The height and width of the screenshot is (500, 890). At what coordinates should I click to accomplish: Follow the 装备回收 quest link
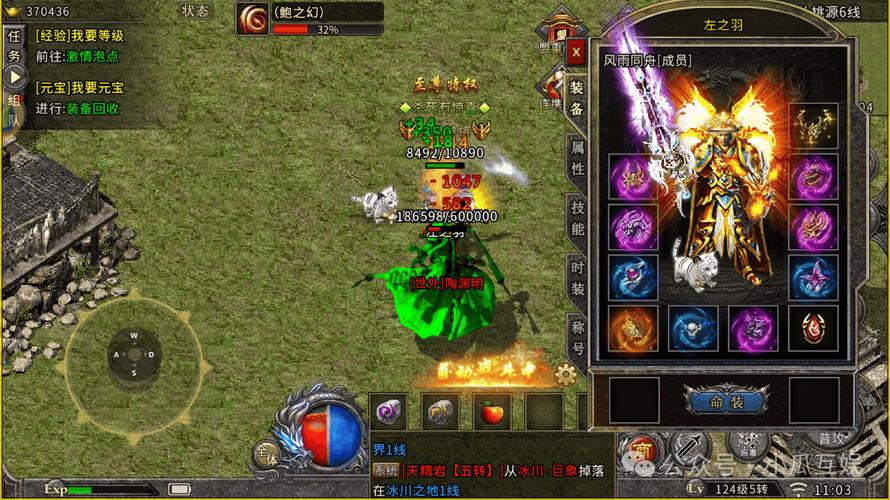(x=93, y=109)
